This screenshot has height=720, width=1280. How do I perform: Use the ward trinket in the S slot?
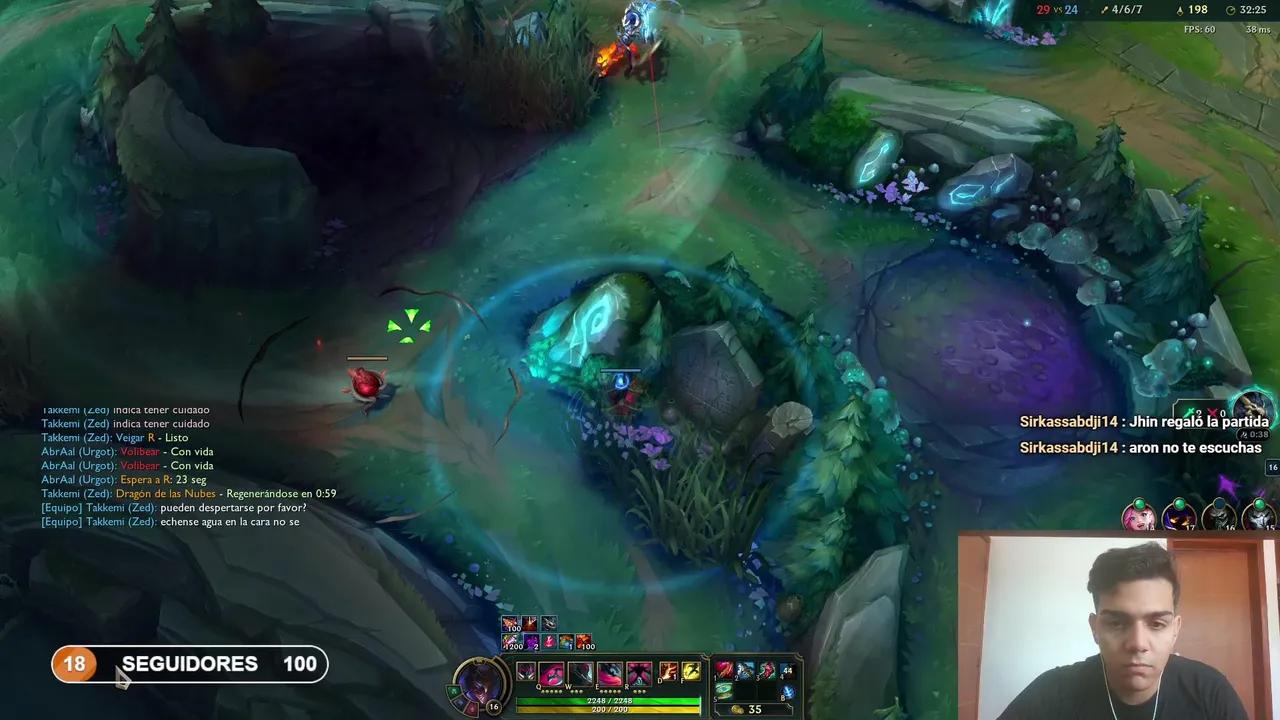coord(726,688)
